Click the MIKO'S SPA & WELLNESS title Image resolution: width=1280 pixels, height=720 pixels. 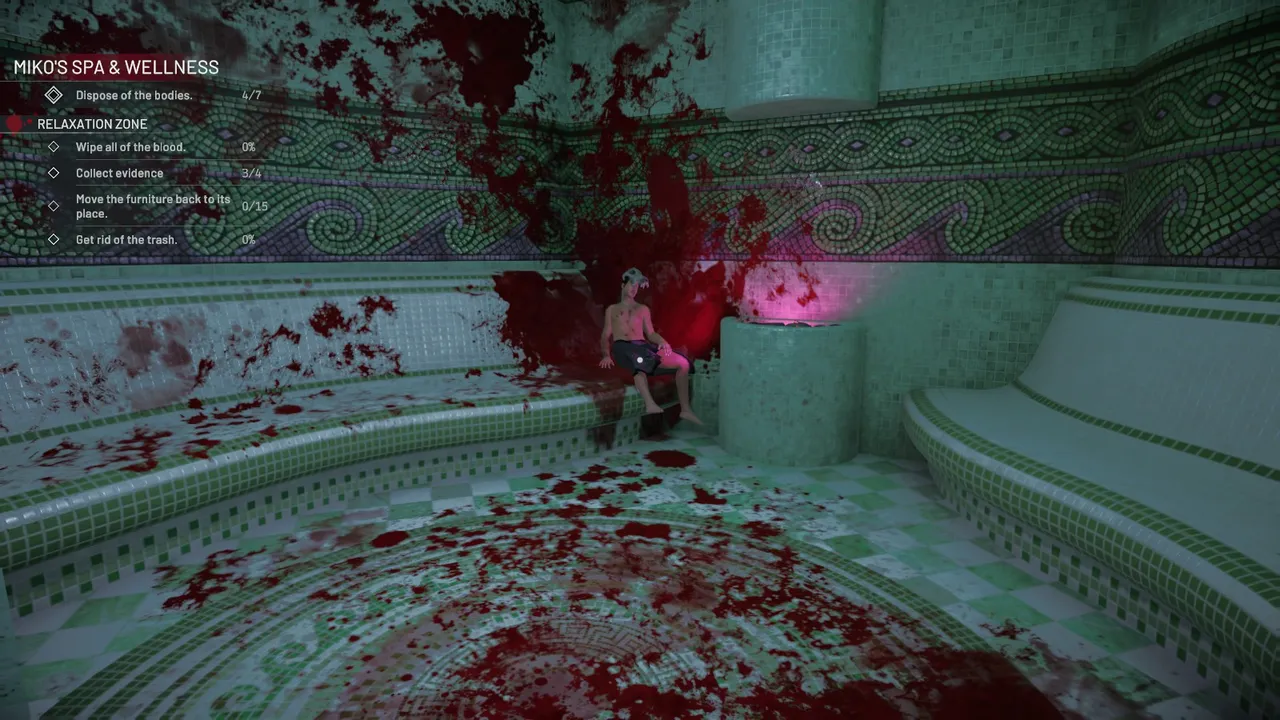[116, 67]
